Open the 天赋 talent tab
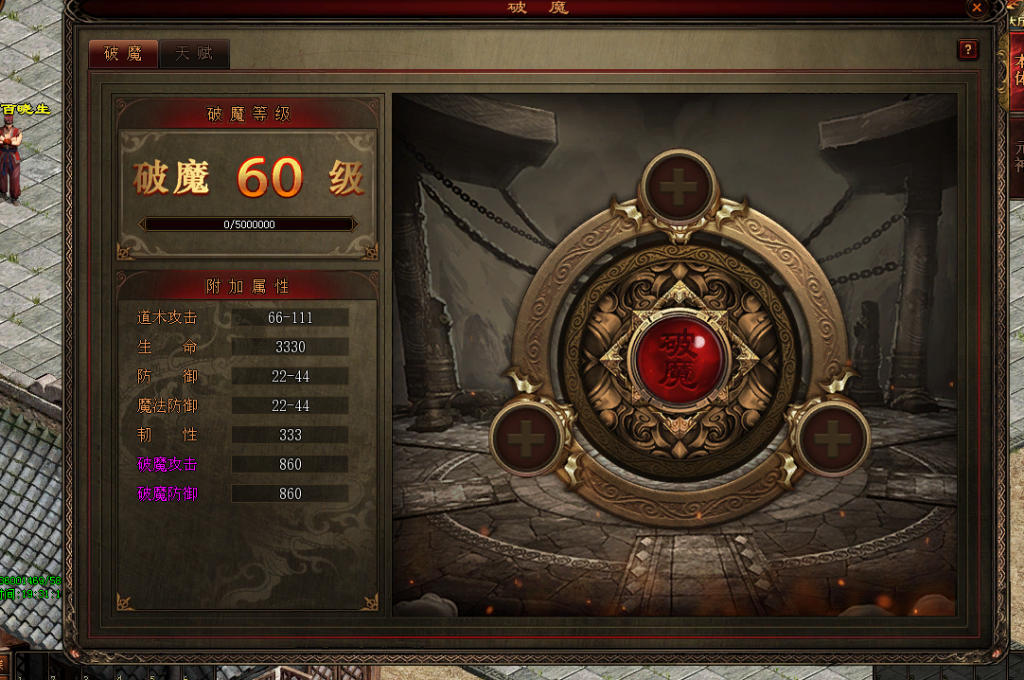This screenshot has height=680, width=1024. click(194, 54)
